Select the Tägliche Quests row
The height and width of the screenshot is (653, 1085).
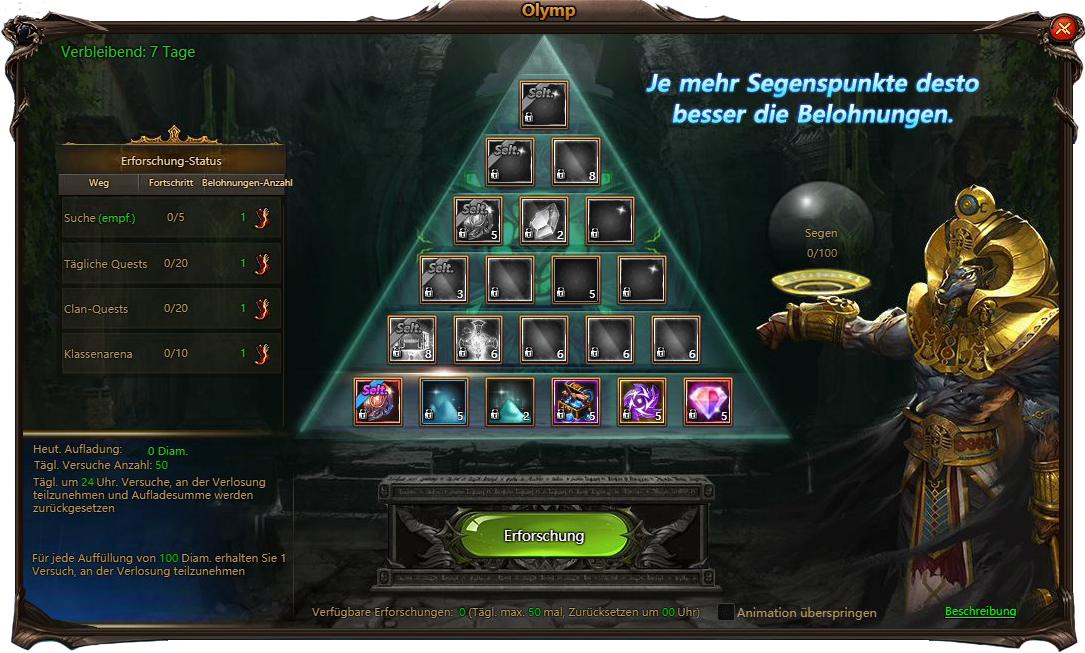click(x=171, y=264)
